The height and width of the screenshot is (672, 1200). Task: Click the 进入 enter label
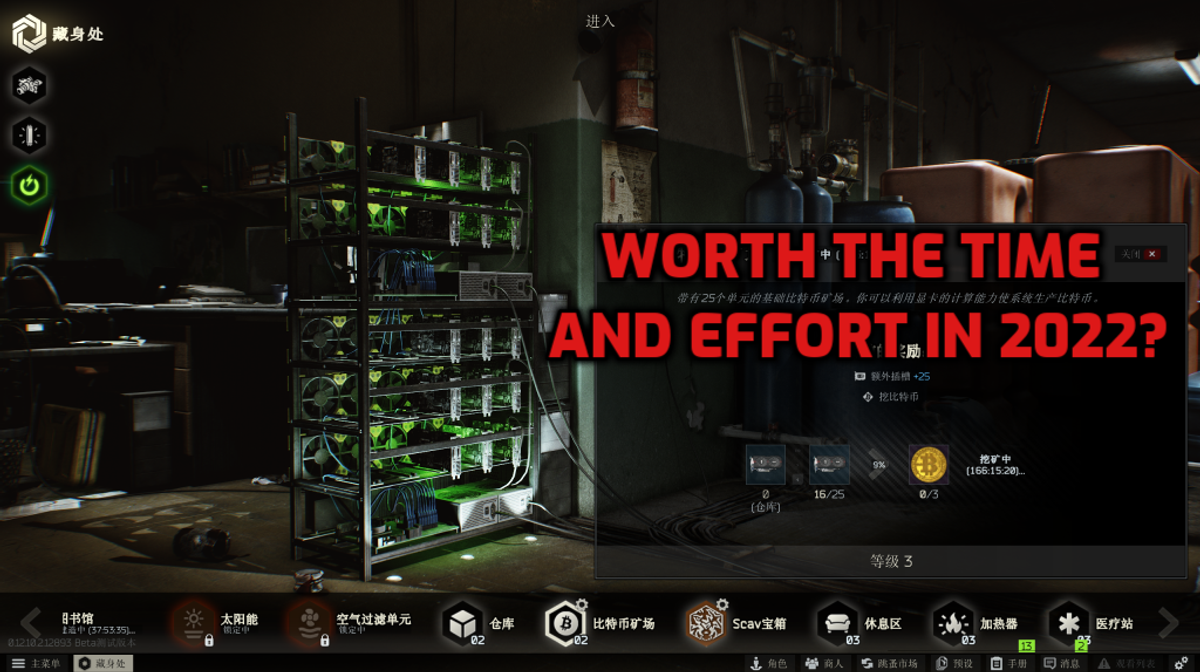pyautogui.click(x=600, y=20)
